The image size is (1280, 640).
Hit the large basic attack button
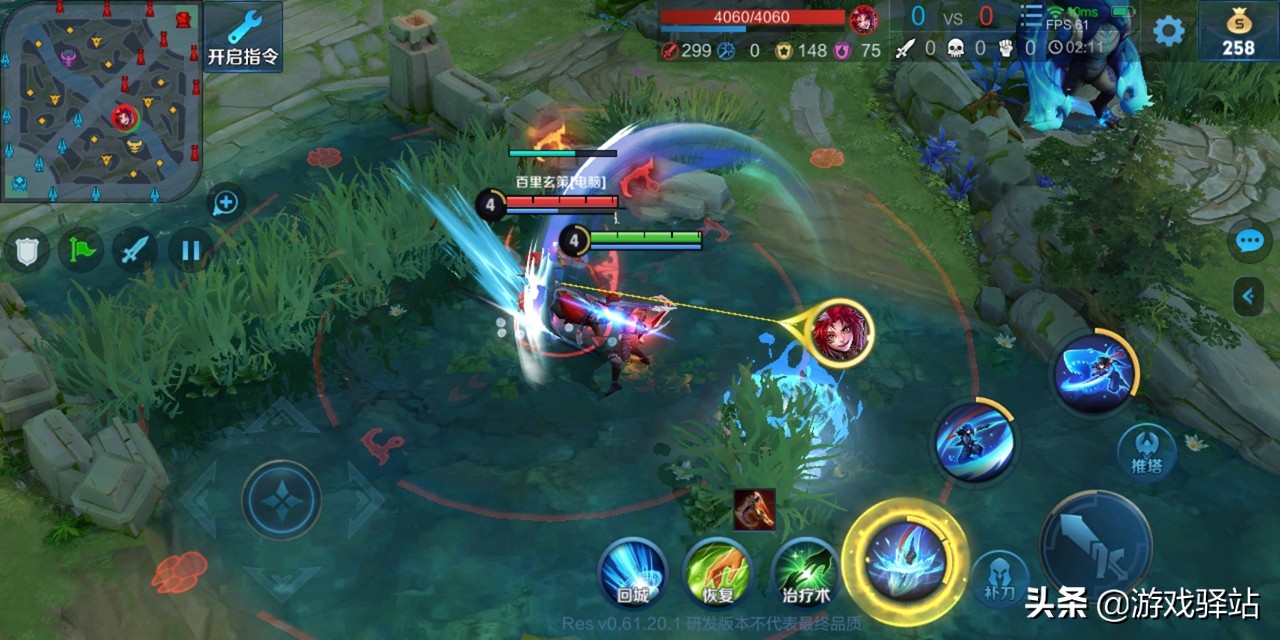click(1096, 546)
